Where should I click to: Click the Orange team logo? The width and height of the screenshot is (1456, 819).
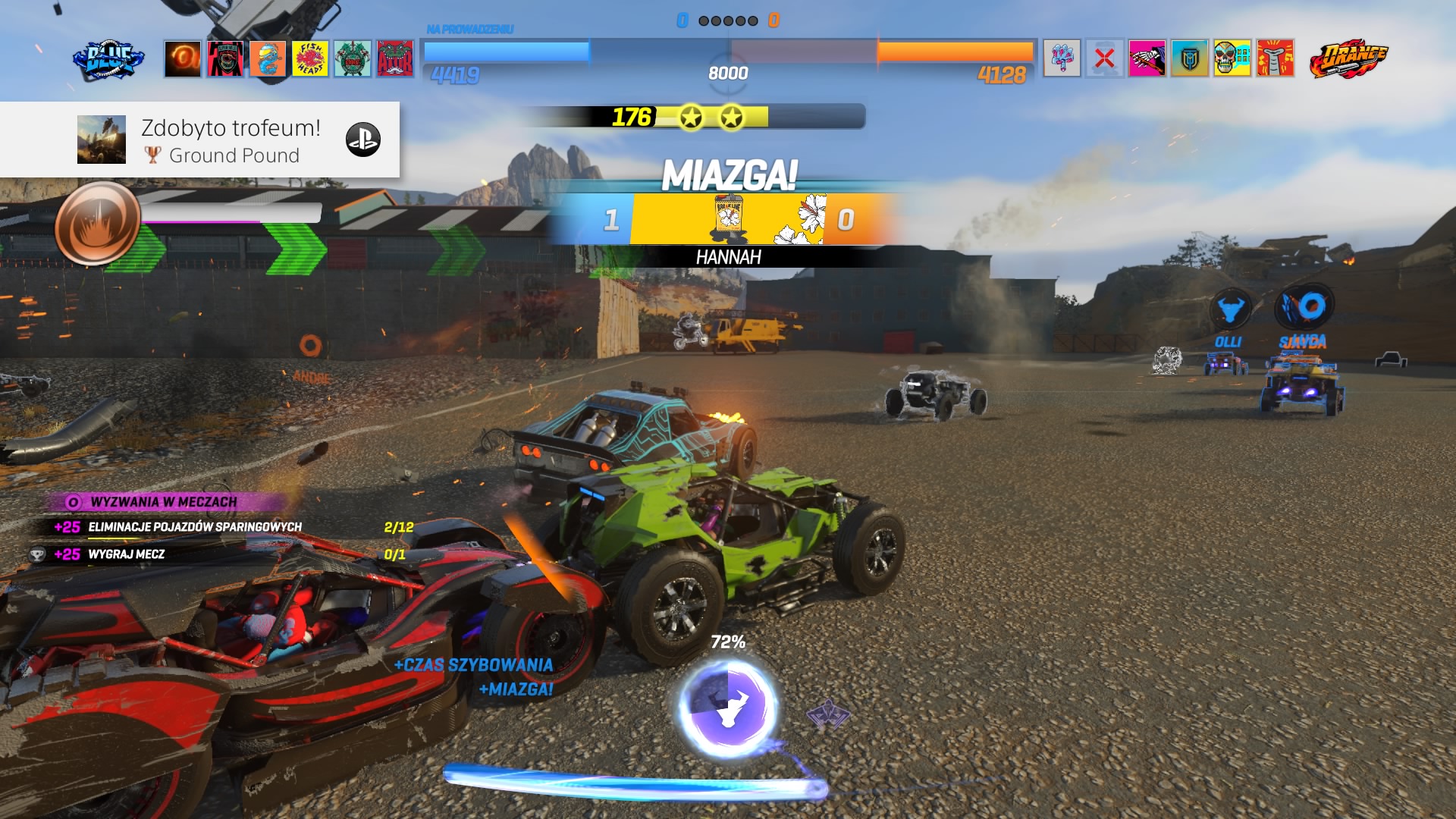pos(1349,59)
